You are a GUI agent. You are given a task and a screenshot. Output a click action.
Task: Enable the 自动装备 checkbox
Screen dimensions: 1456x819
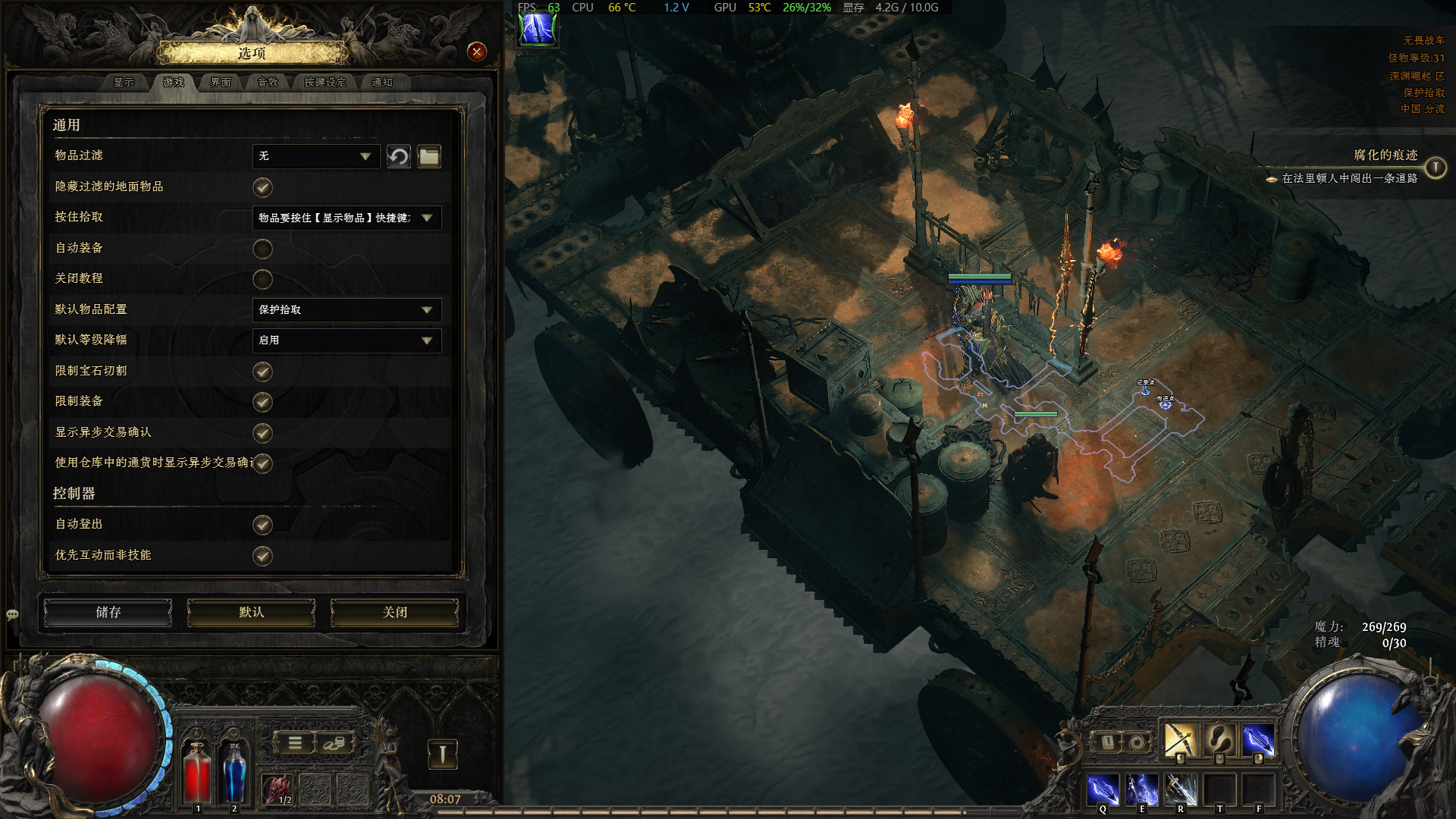point(262,249)
